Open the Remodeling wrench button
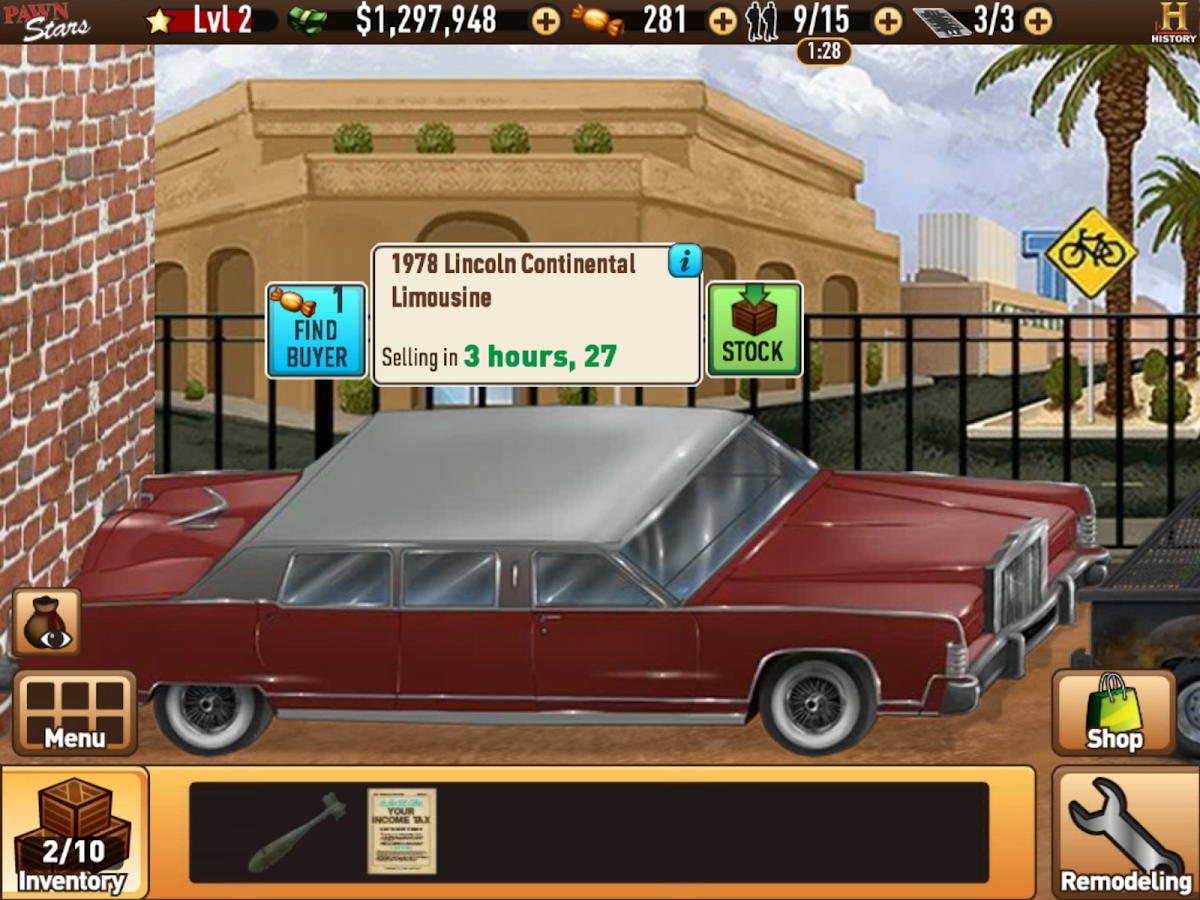Viewport: 1200px width, 900px height. [1126, 833]
